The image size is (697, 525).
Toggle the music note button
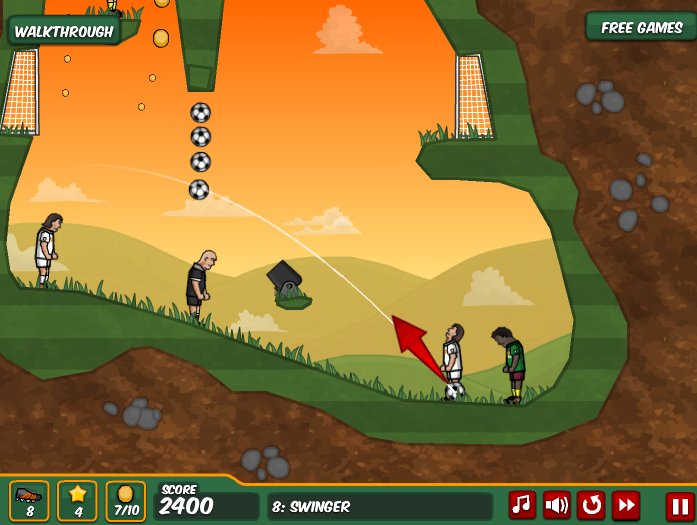pyautogui.click(x=522, y=505)
